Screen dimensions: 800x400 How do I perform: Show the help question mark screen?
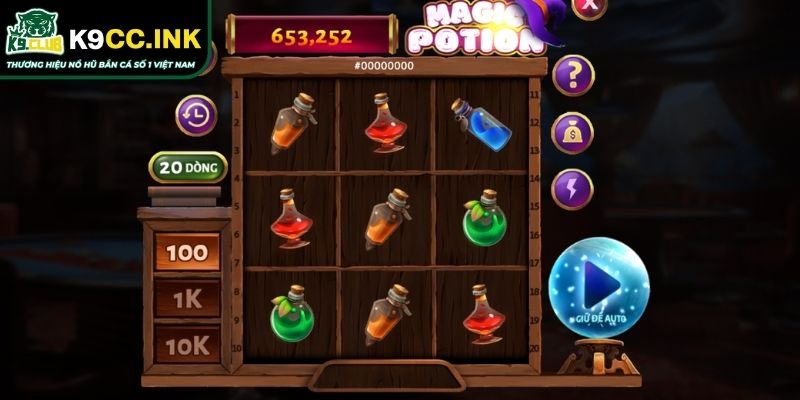573,73
